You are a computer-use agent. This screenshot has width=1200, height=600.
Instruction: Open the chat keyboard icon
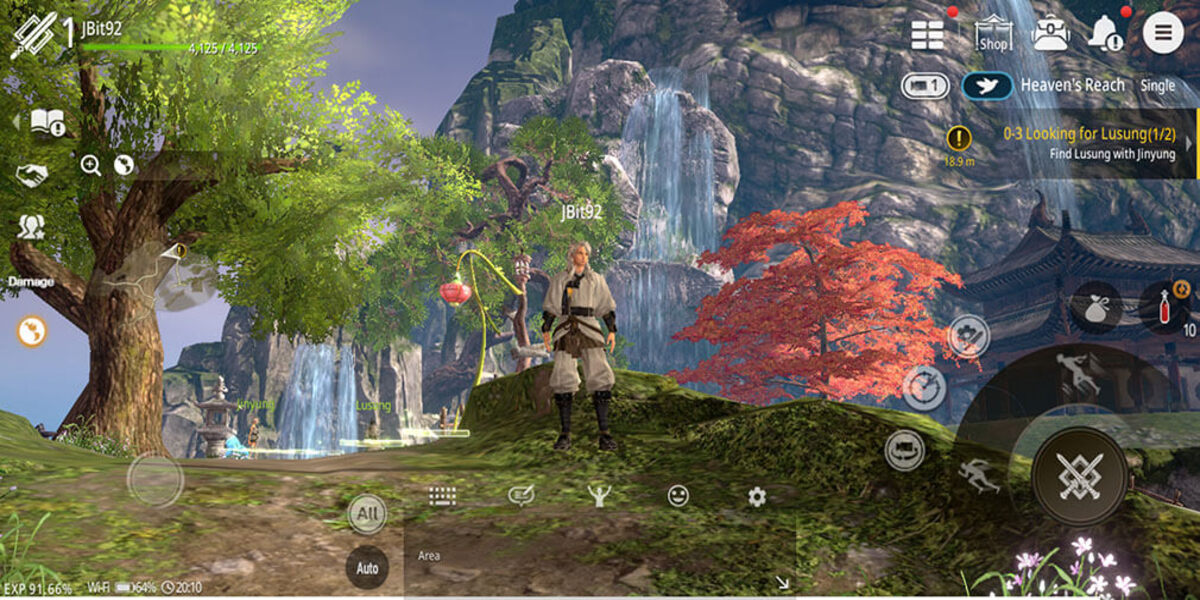443,496
